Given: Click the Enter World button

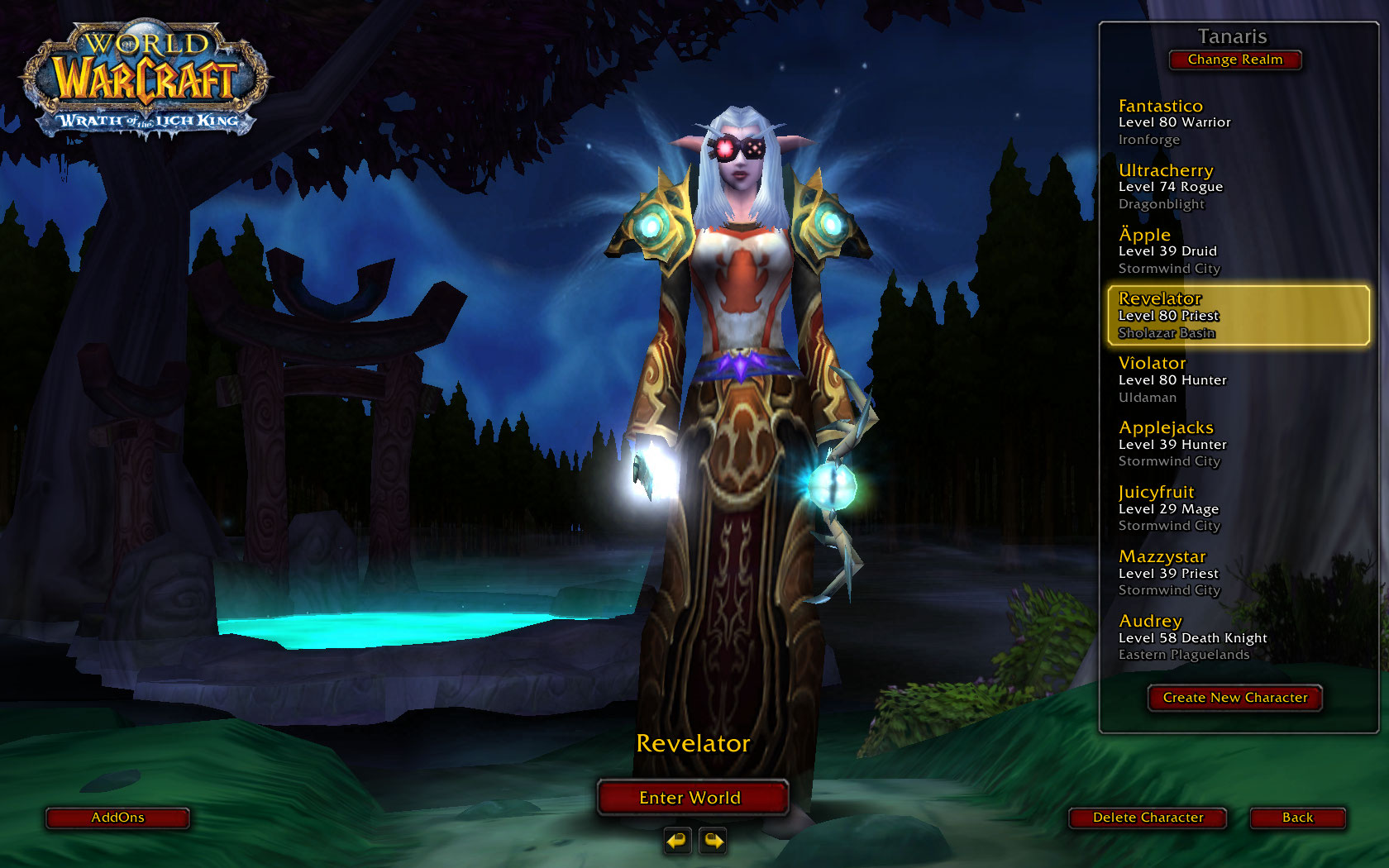Looking at the screenshot, I should click(x=691, y=798).
